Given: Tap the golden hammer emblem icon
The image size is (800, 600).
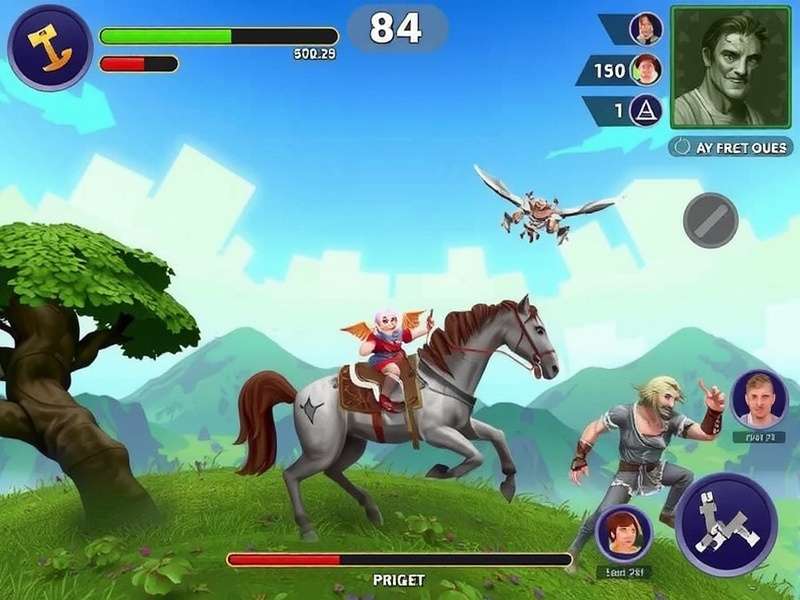Looking at the screenshot, I should click(x=49, y=46).
